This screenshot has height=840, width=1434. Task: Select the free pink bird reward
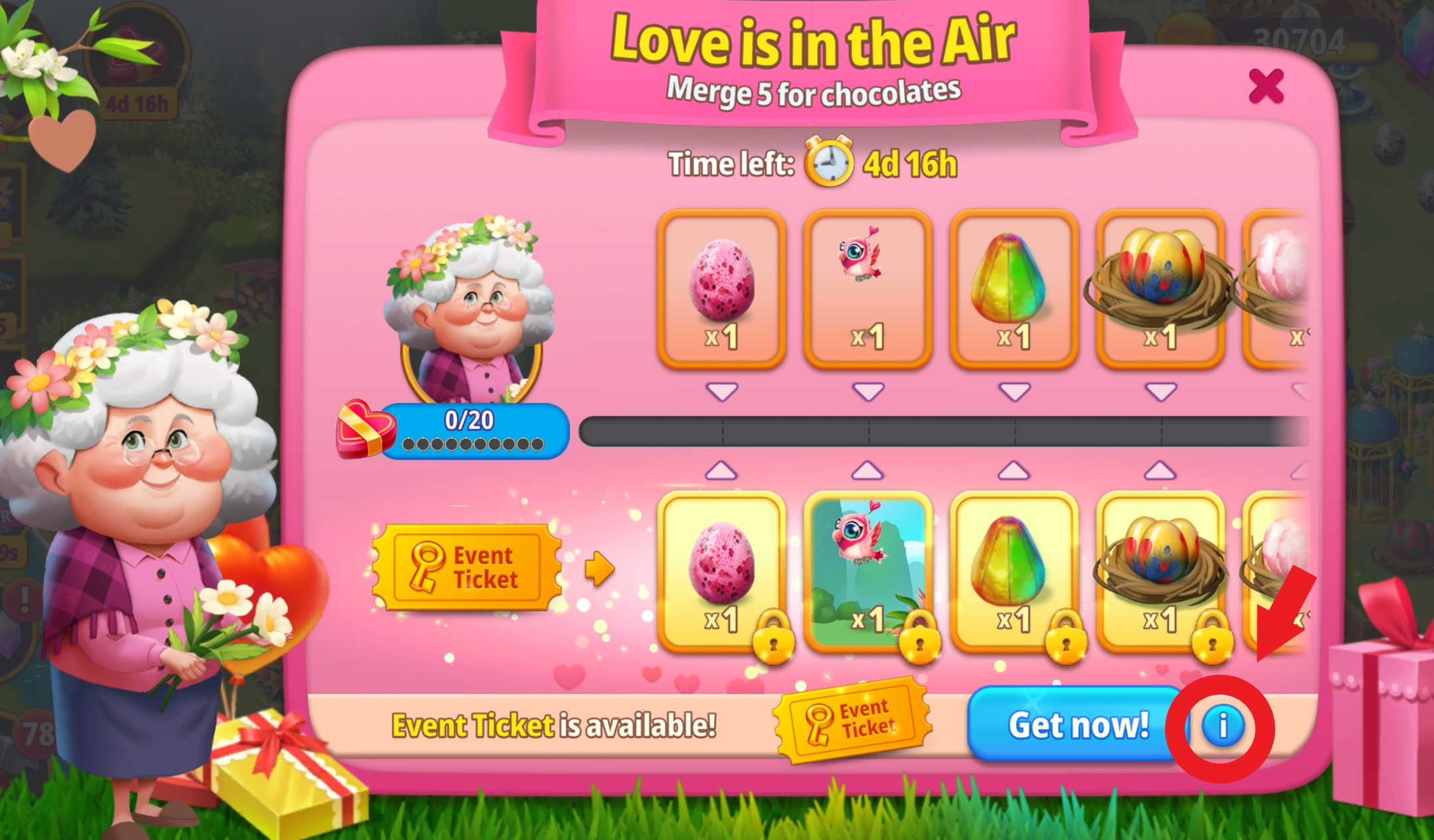click(x=868, y=289)
